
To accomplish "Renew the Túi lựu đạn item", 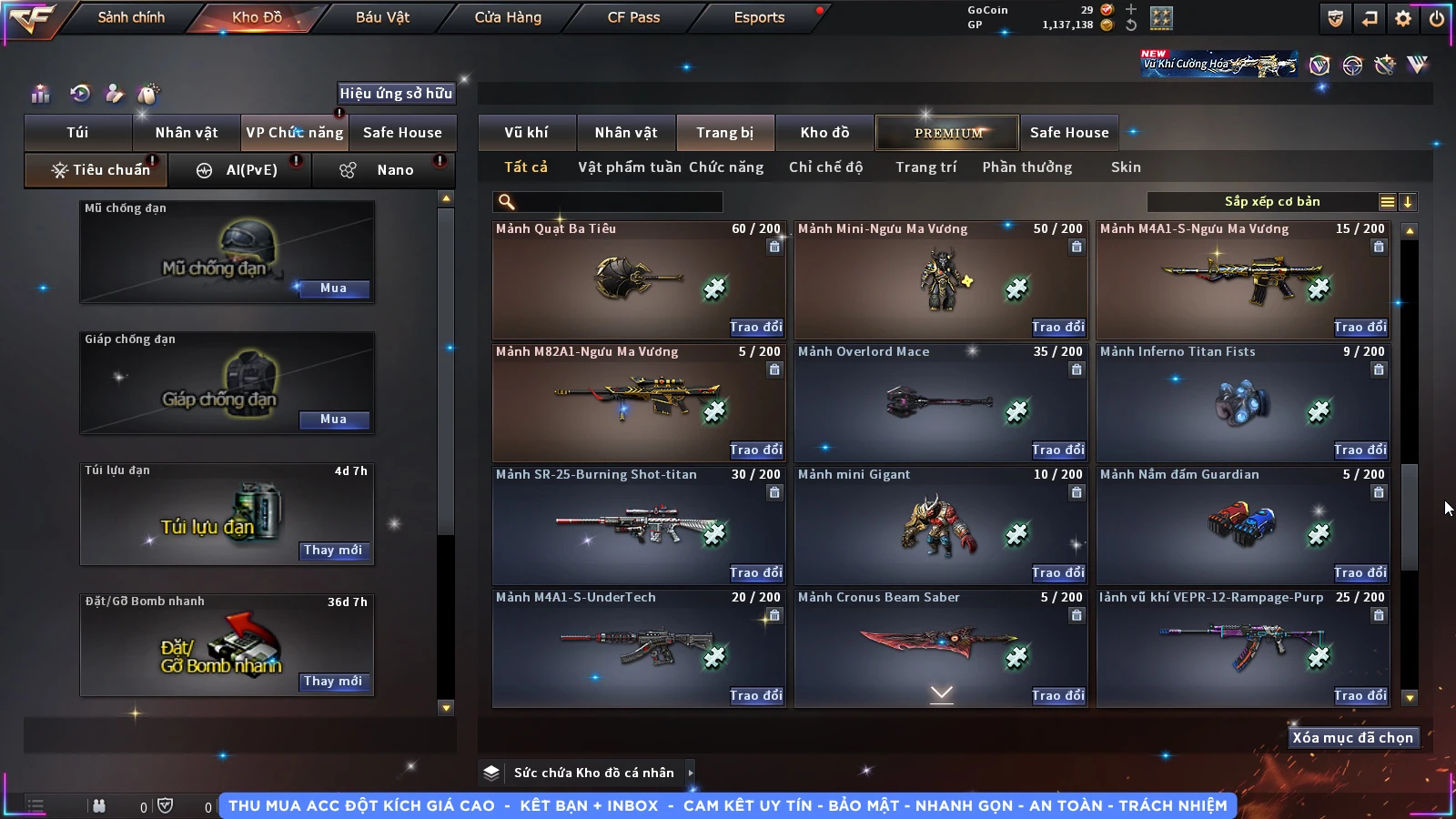I will 333,551.
